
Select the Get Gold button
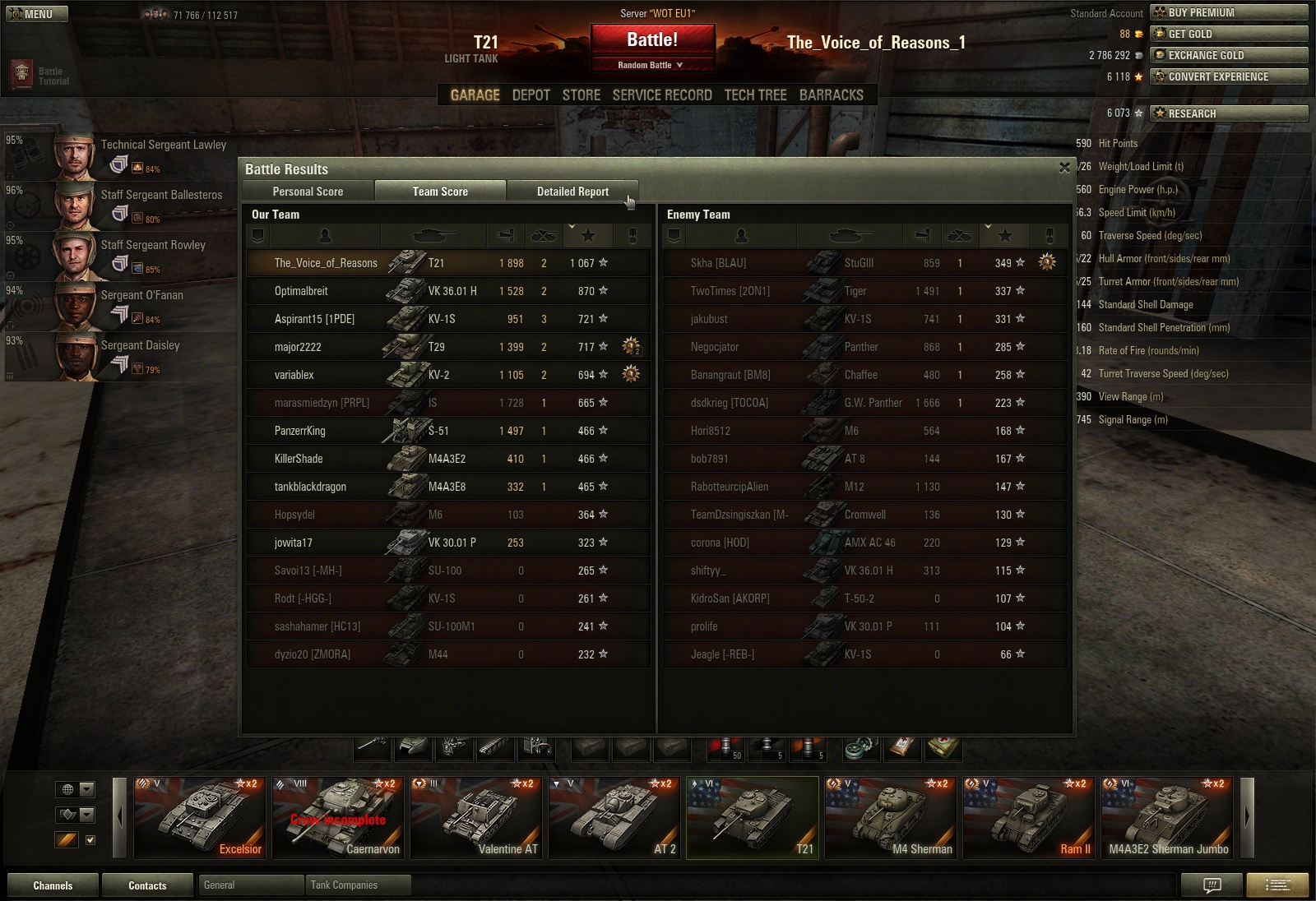coord(1229,34)
